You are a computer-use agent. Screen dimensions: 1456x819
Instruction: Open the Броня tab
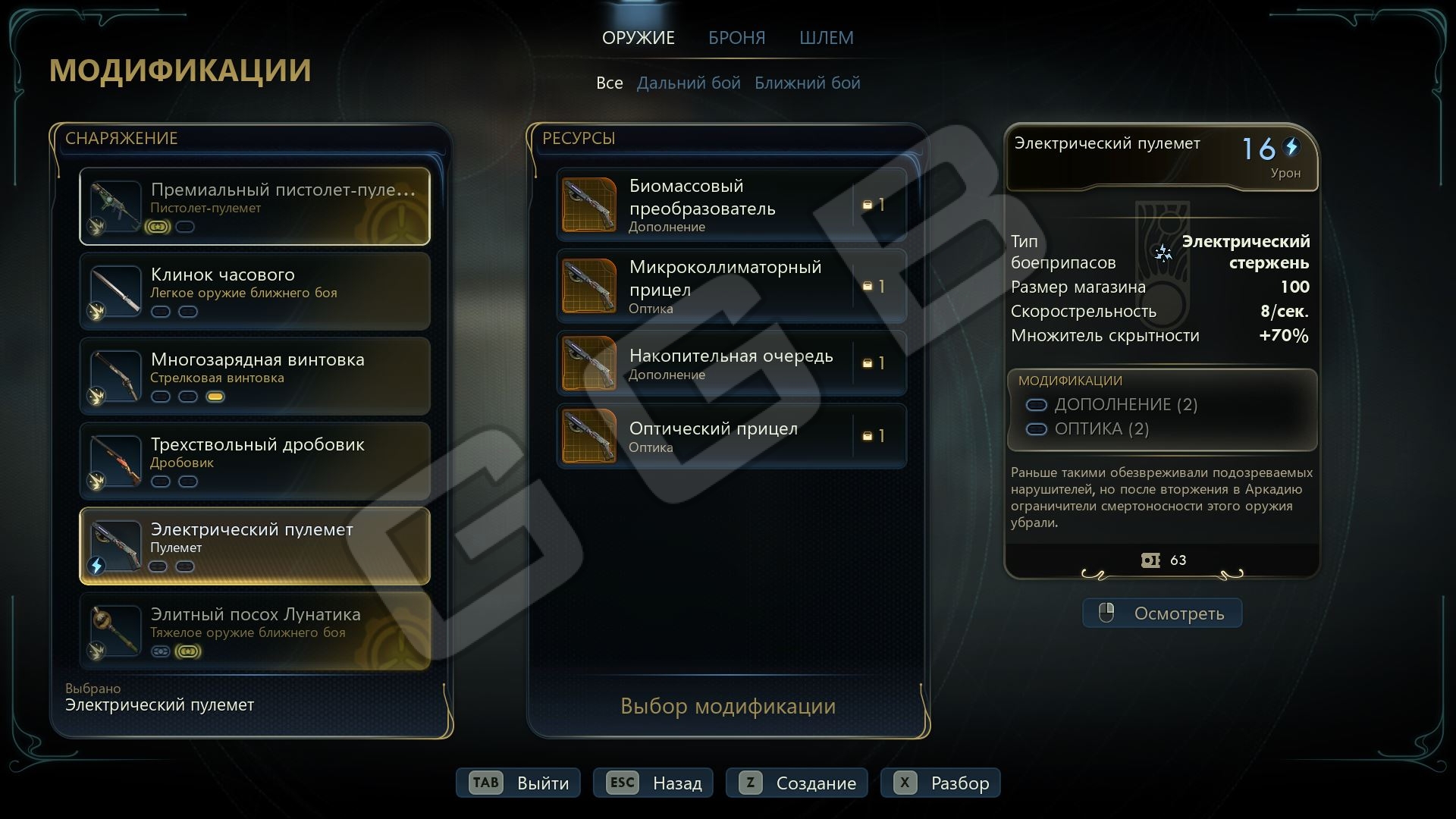[x=736, y=38]
